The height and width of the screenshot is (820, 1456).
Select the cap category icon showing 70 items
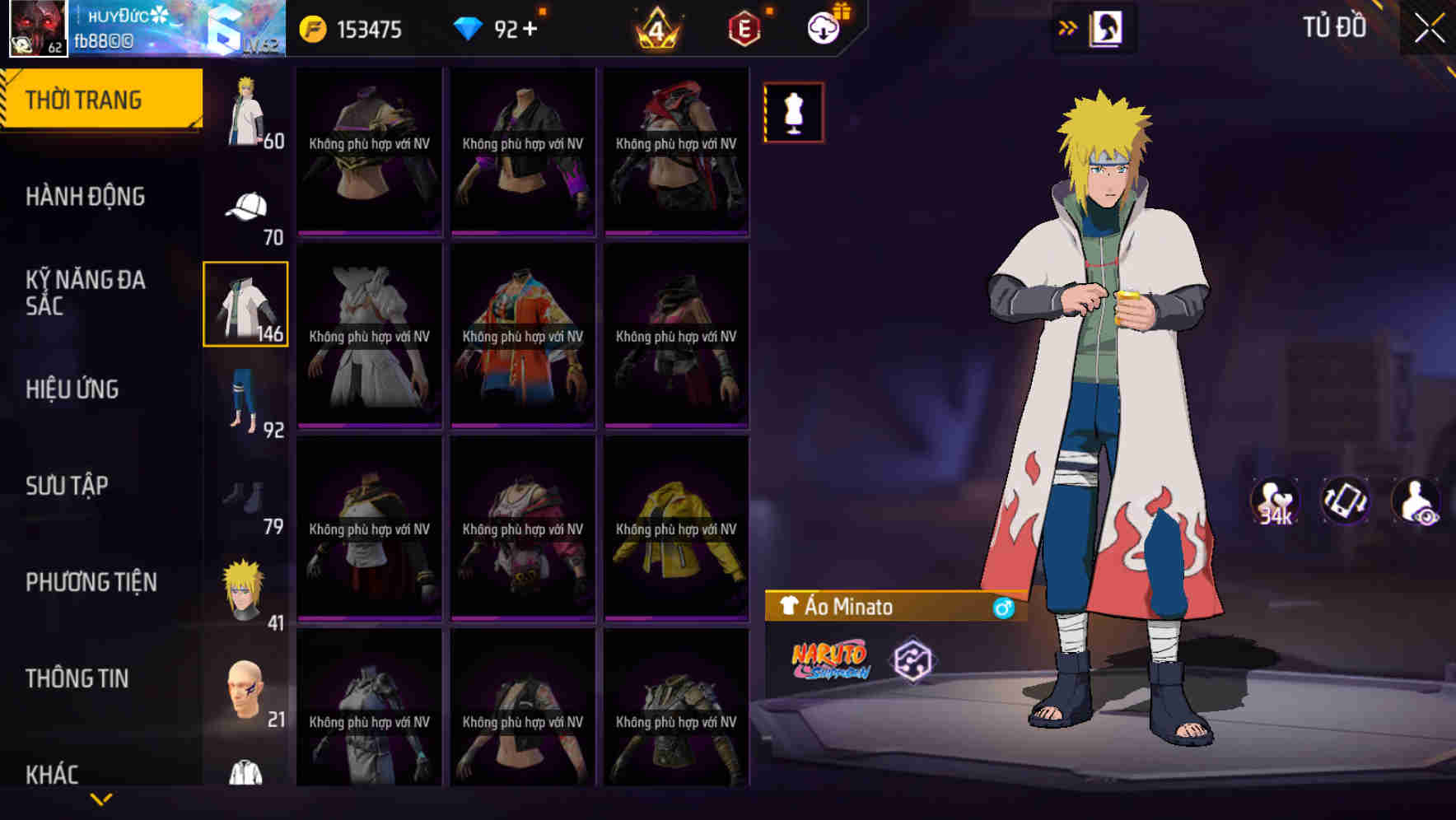(x=245, y=206)
